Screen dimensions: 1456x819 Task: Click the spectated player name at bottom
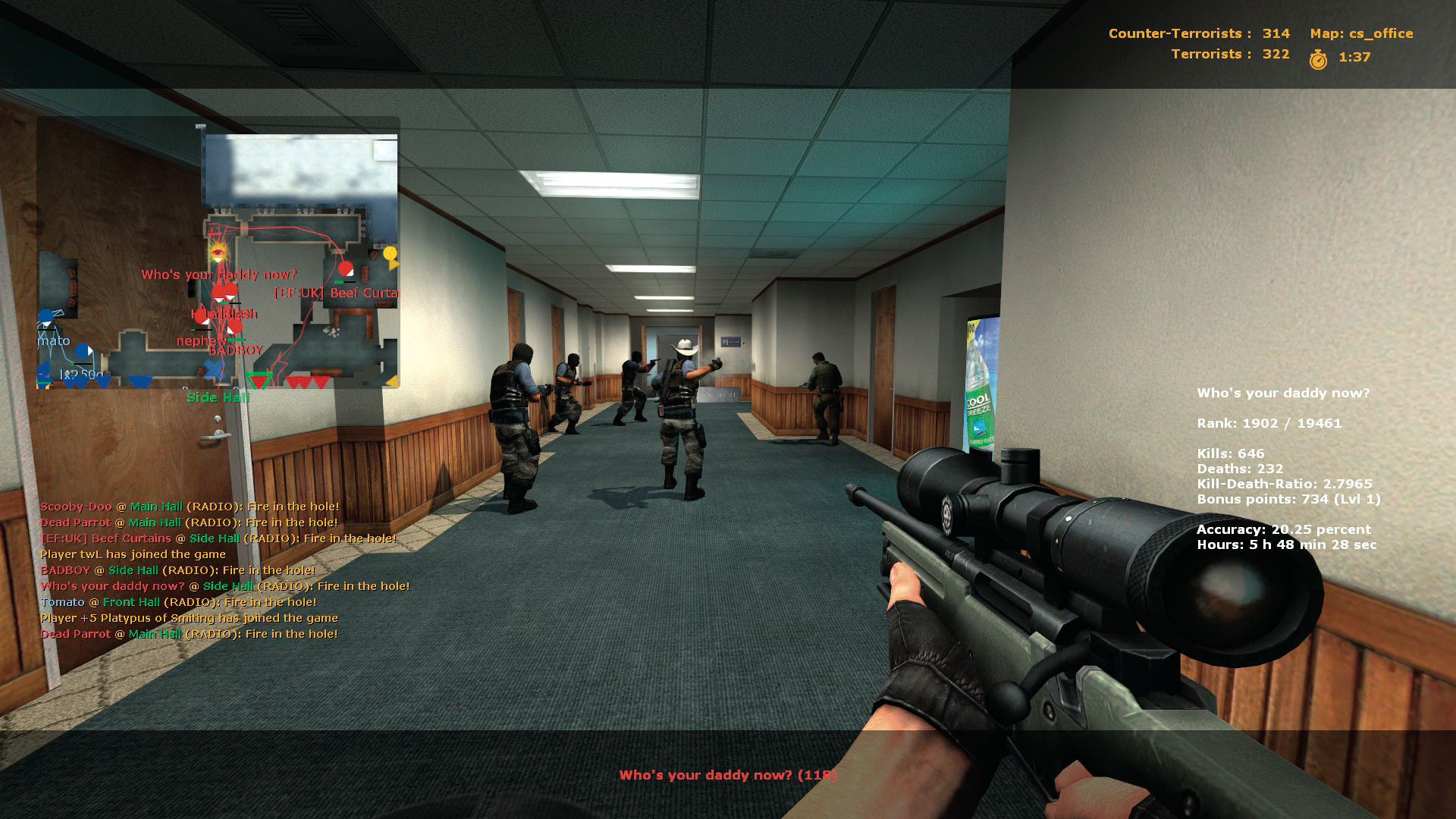727,775
